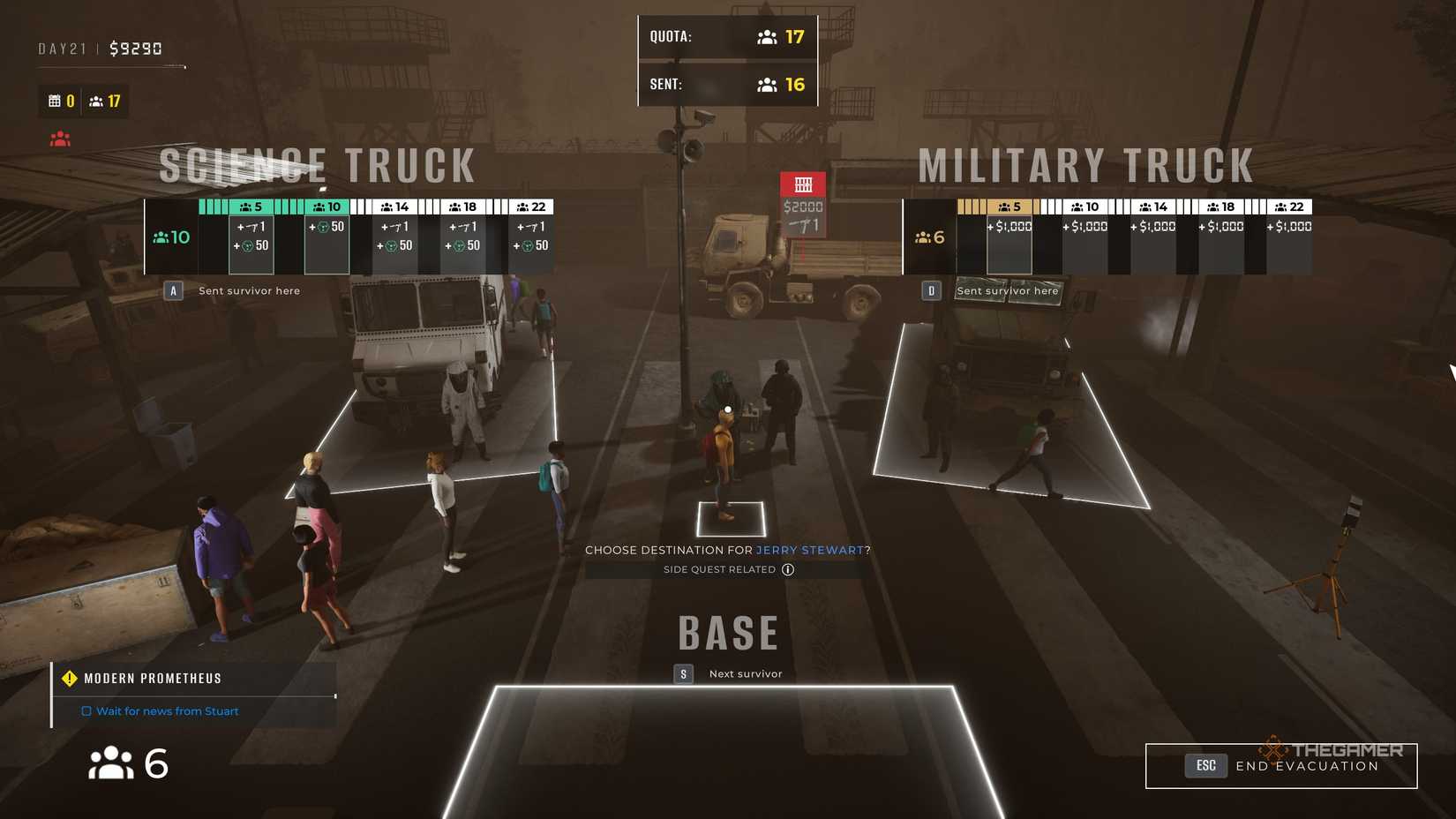Click the red $2000 prison reward icon
Viewport: 1456px width, 819px height.
(x=803, y=185)
